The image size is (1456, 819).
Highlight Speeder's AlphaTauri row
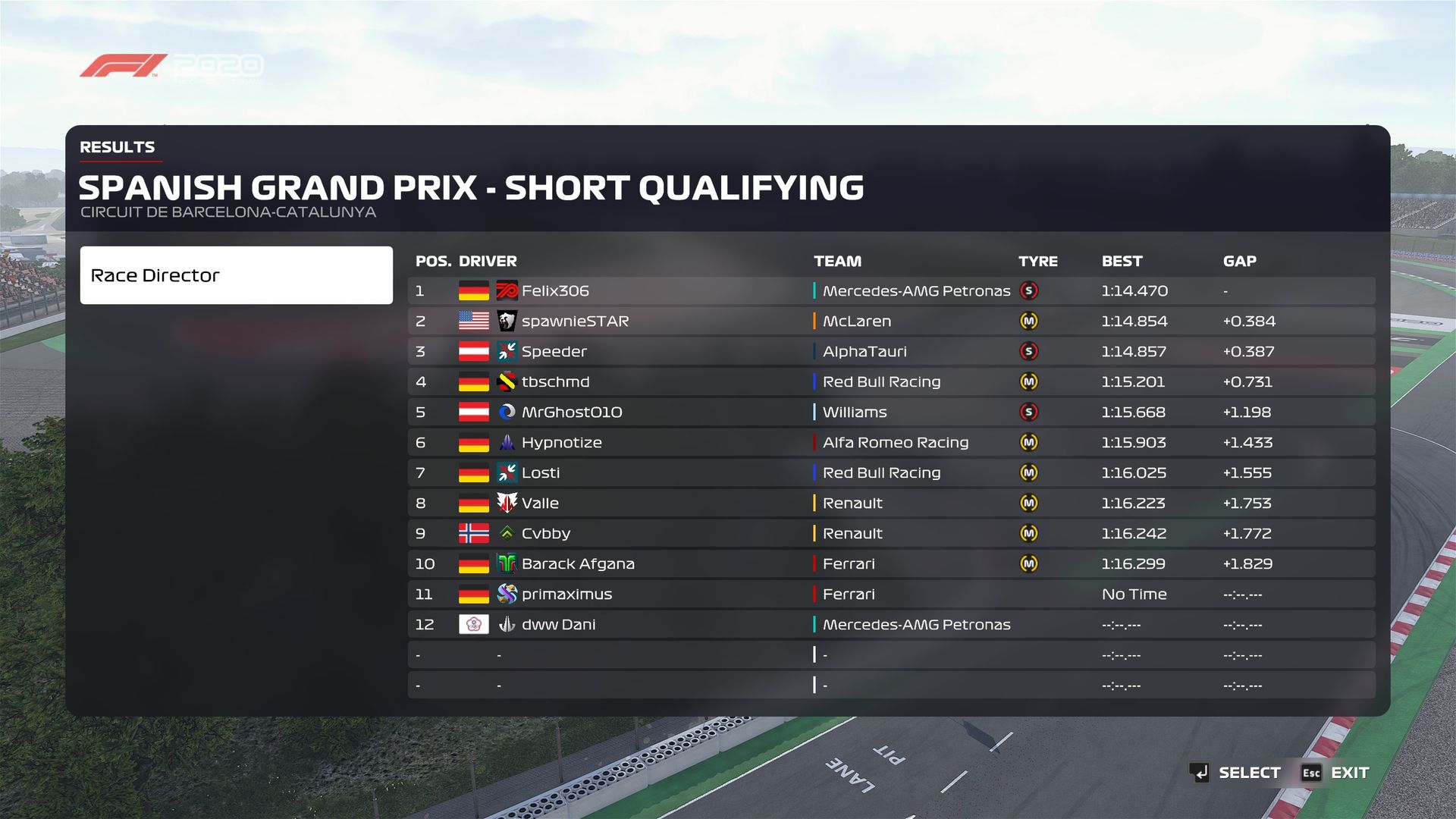890,352
